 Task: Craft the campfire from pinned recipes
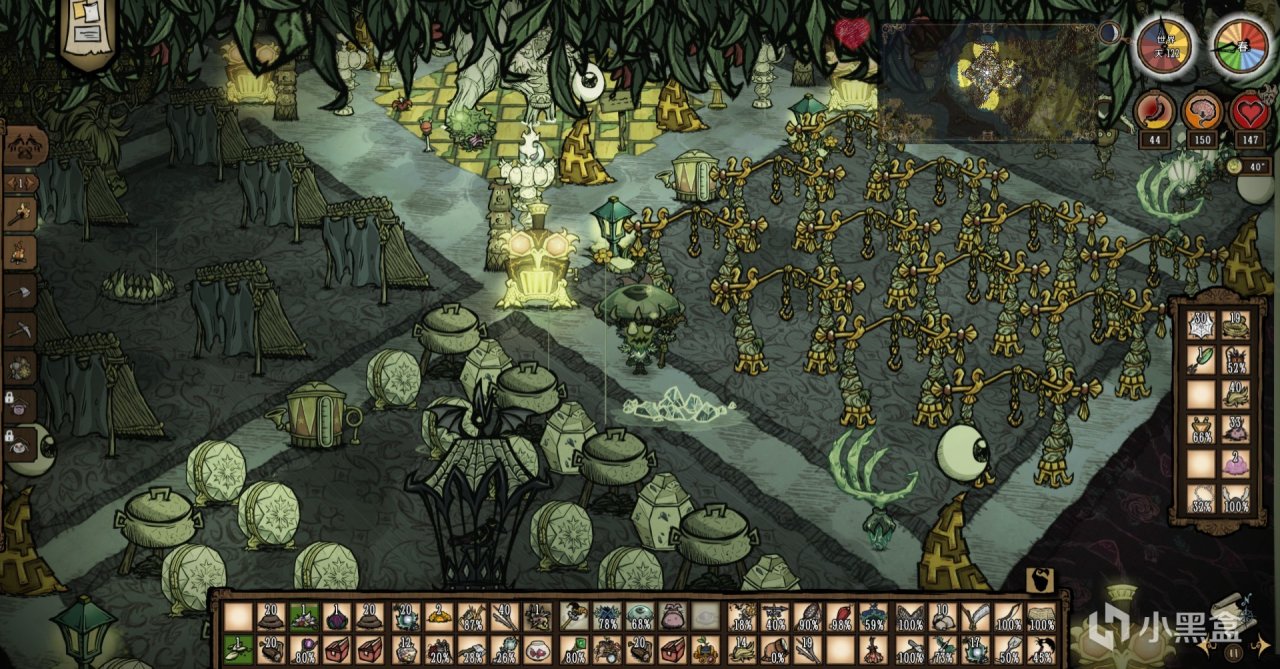pos(21,252)
